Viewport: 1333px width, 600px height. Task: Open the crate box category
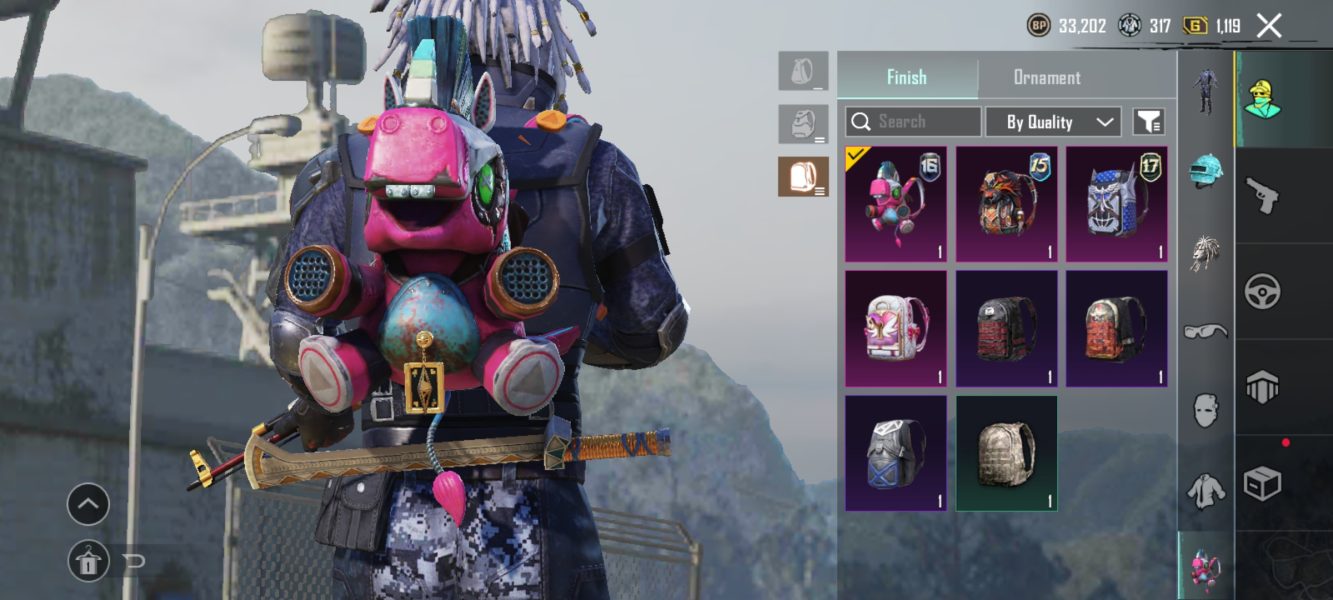pyautogui.click(x=1263, y=484)
